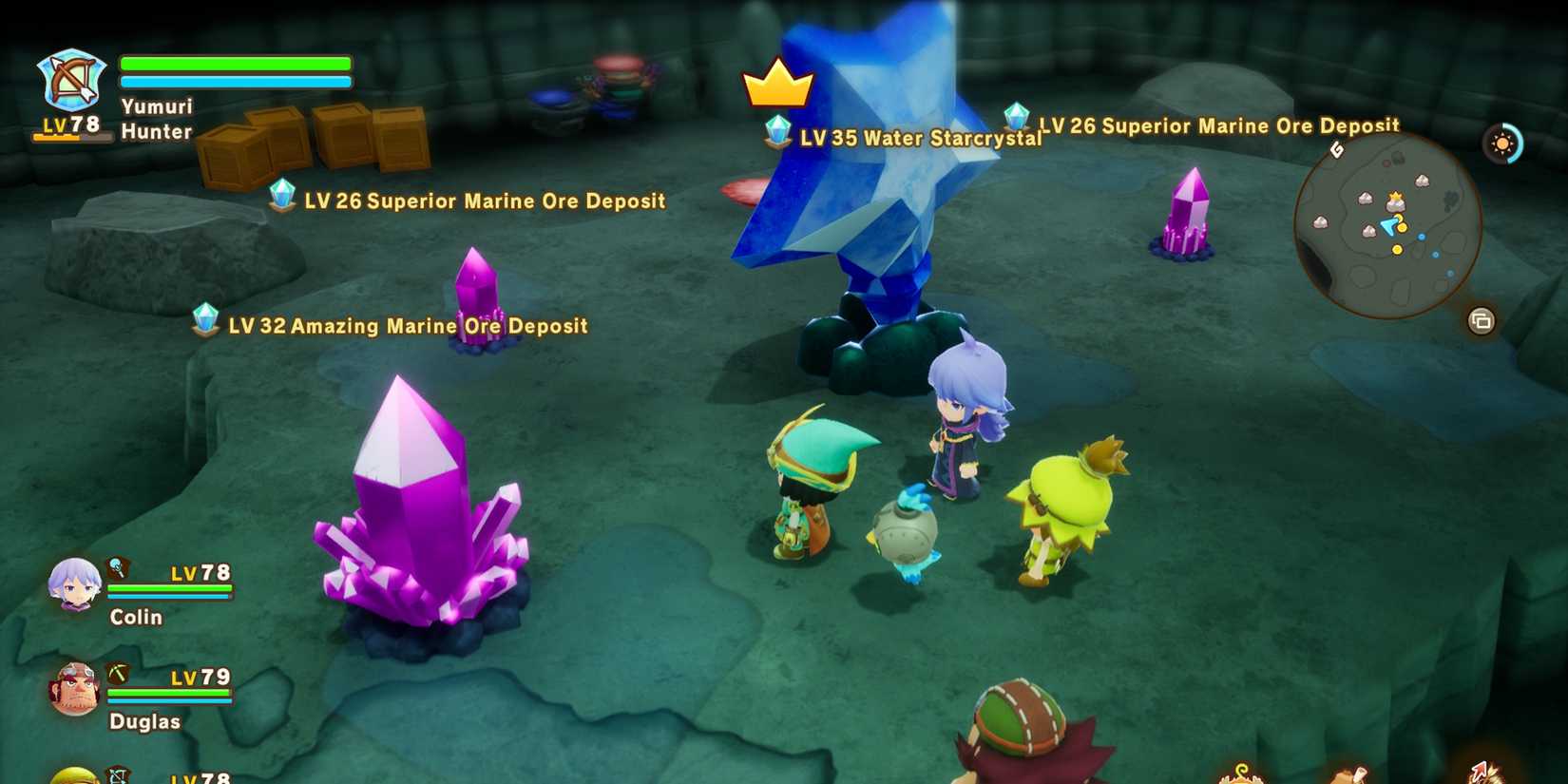Select the LV 35 Water Starcrystal label
1568x784 pixels.
pos(919,139)
